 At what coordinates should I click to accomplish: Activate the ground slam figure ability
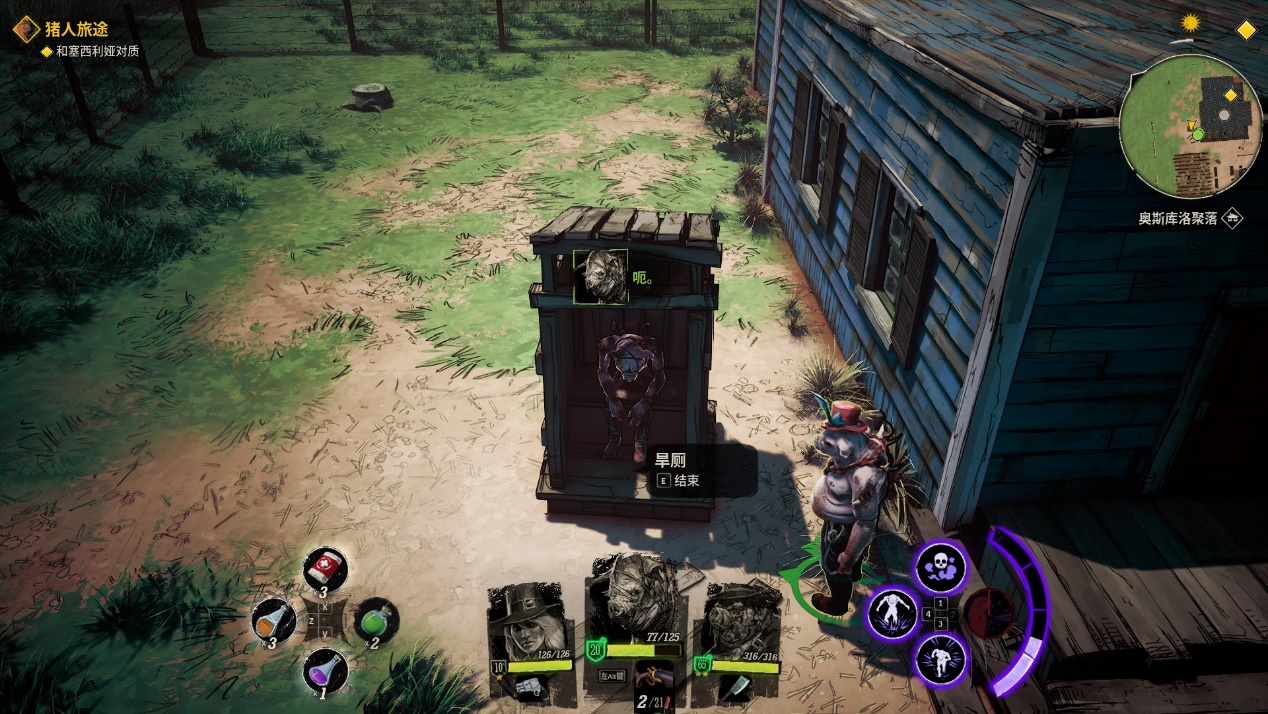pyautogui.click(x=891, y=612)
